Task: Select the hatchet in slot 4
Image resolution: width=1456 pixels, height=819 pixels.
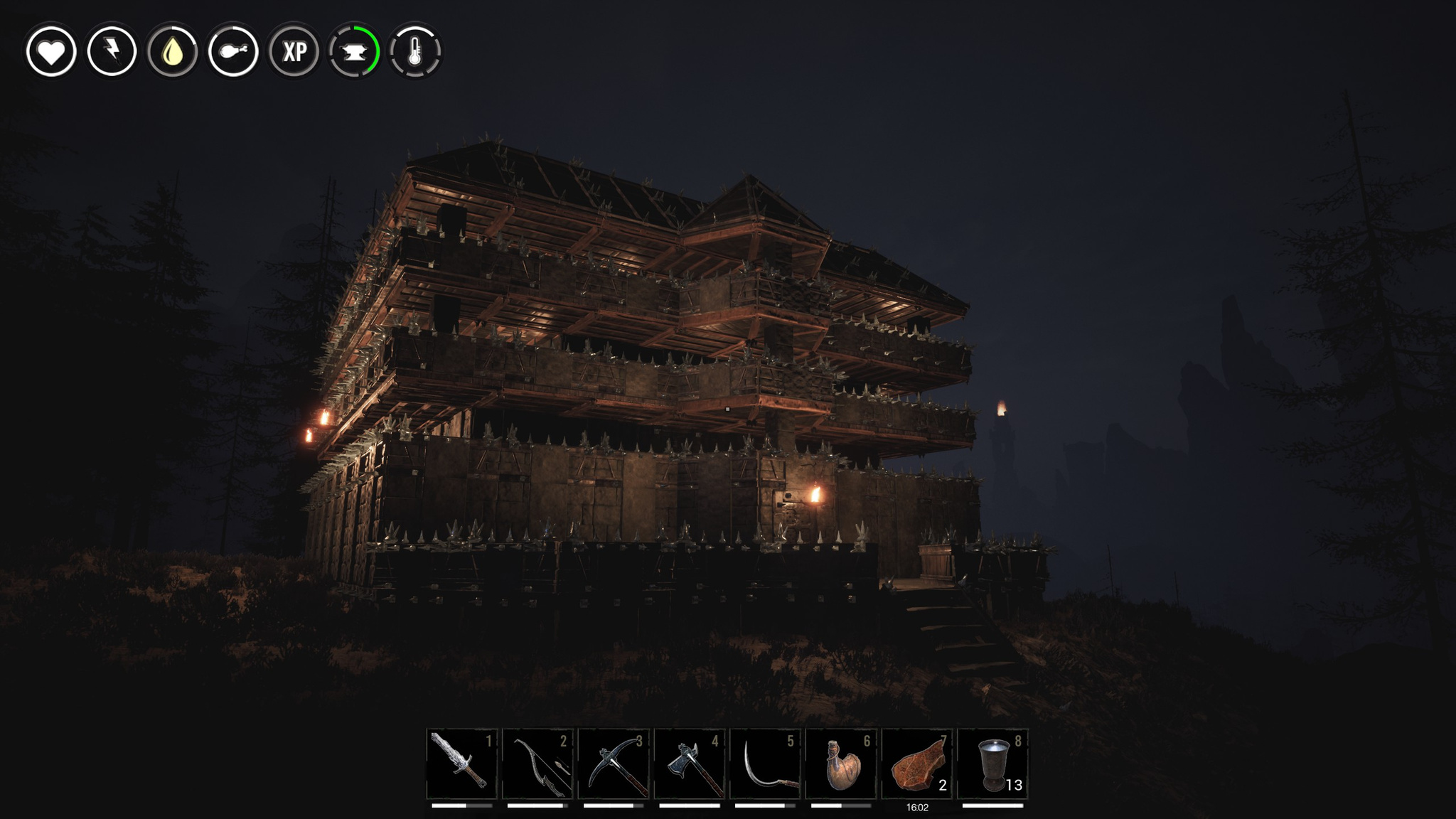Action: coord(690,764)
